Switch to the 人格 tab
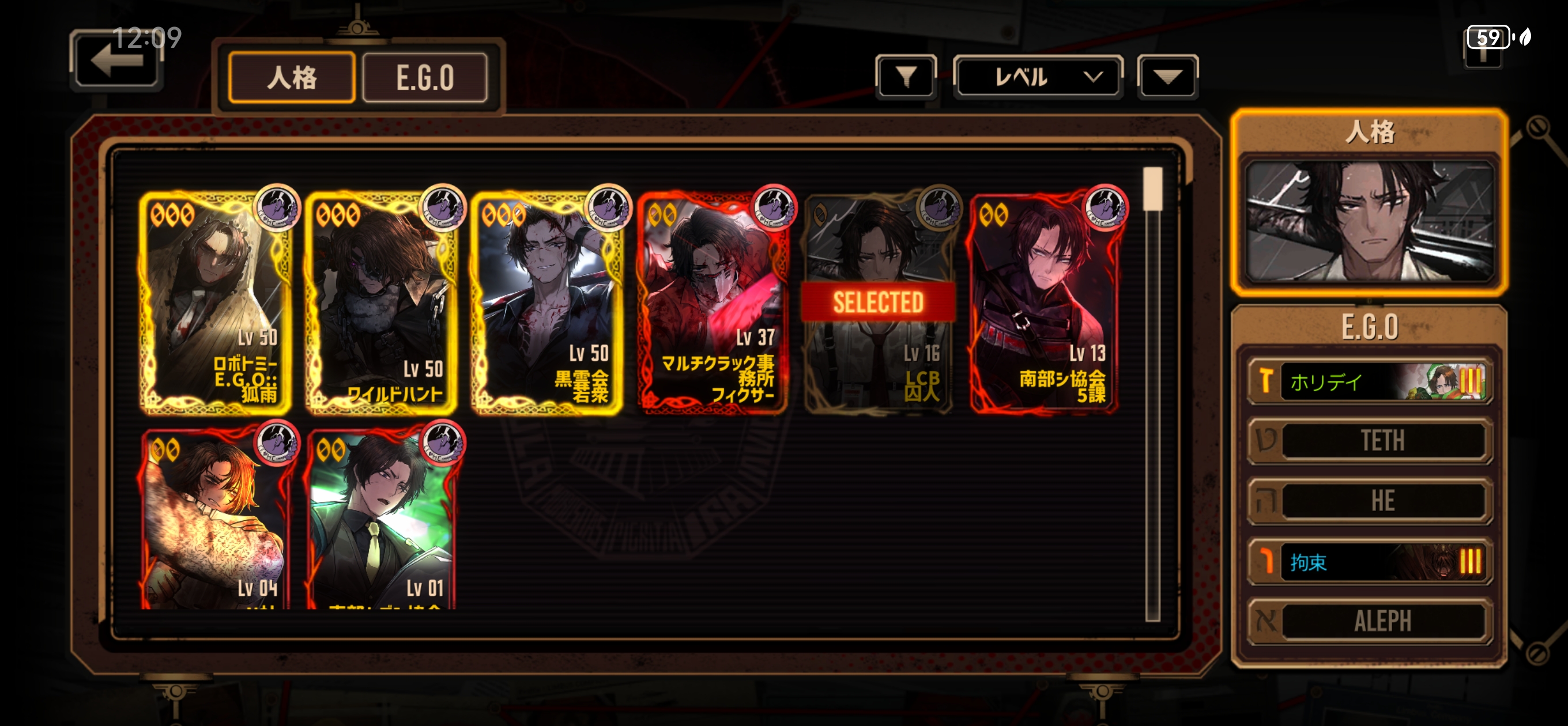Image resolution: width=1568 pixels, height=726 pixels. click(x=292, y=77)
